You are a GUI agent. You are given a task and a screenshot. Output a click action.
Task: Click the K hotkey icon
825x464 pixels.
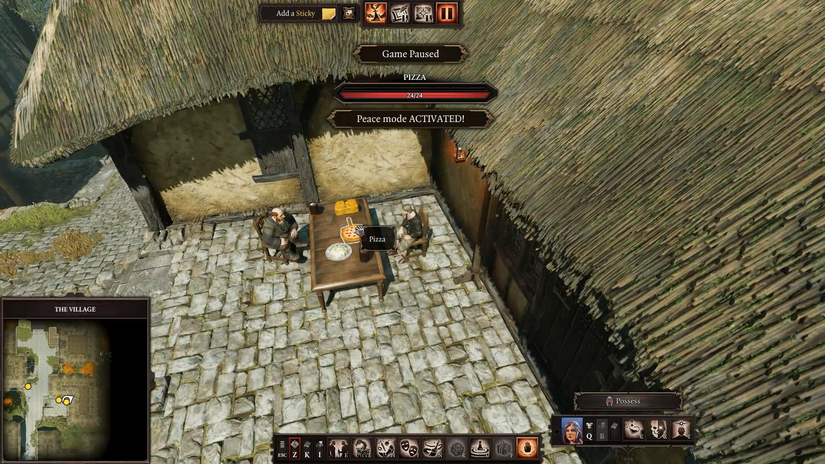coord(307,447)
